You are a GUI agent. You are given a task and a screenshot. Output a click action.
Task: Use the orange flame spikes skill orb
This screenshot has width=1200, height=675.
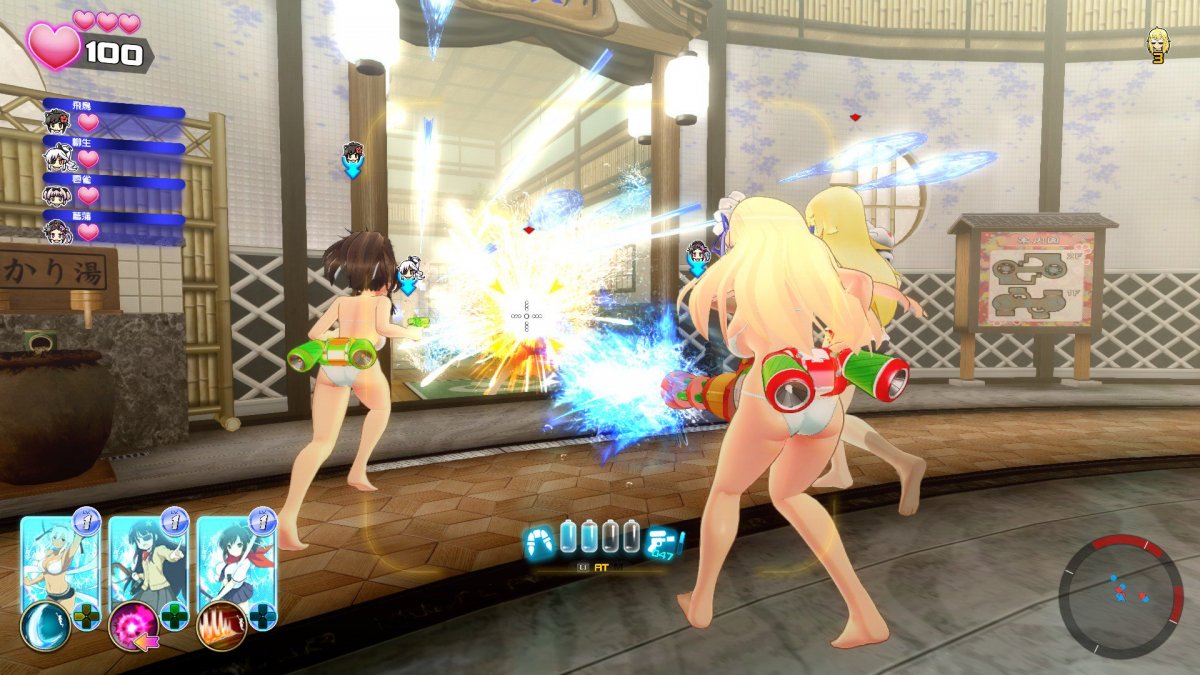(221, 627)
